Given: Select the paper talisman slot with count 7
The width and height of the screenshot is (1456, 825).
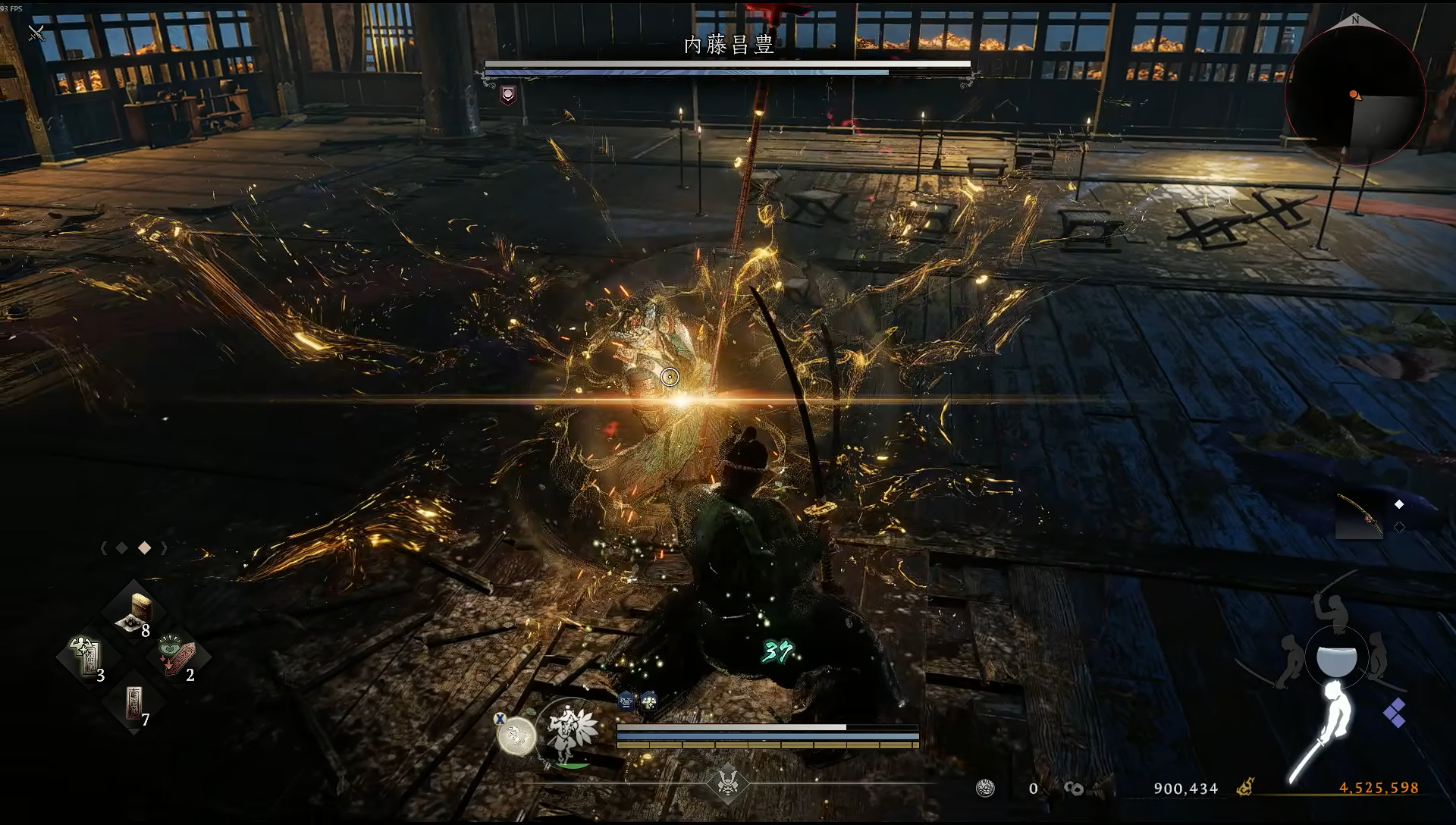Looking at the screenshot, I should tap(134, 704).
